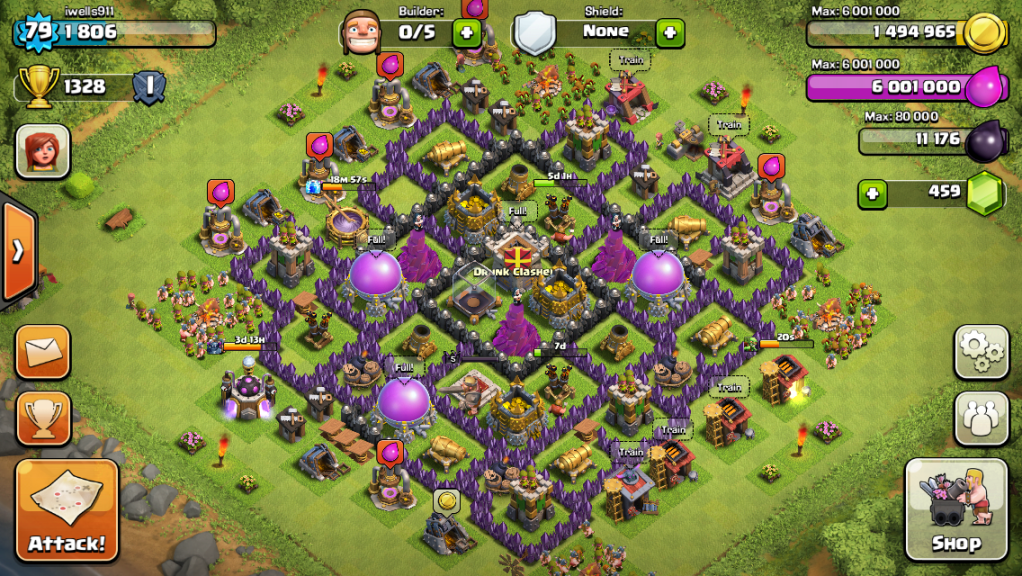
Task: Click the level 79 experience star
Action: [37, 32]
